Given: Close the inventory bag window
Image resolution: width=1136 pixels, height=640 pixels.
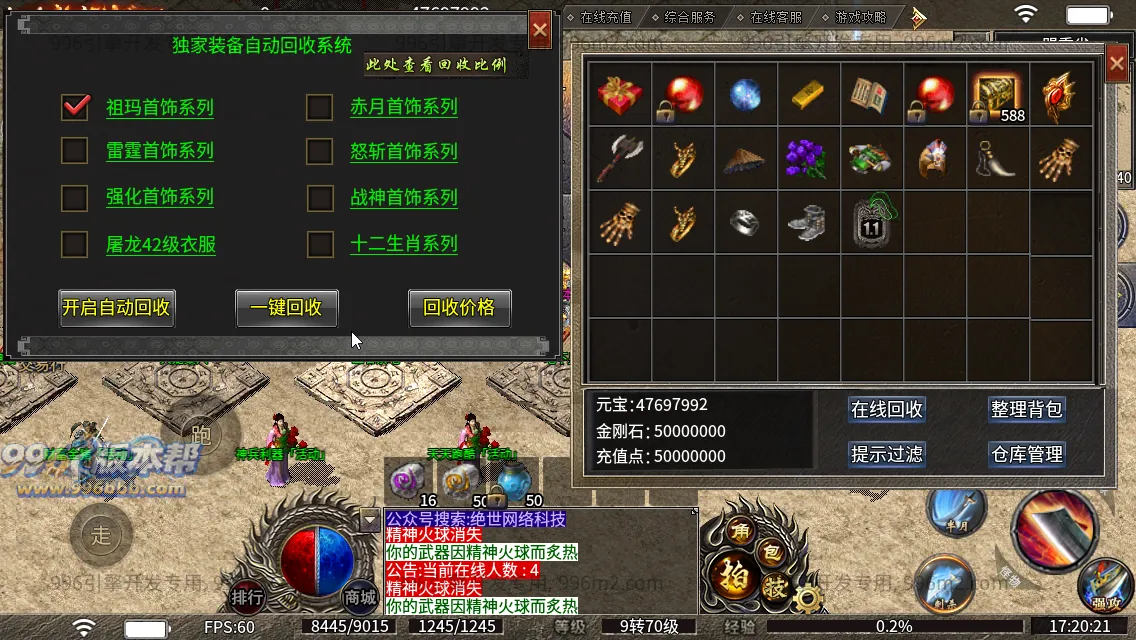Looking at the screenshot, I should (x=1117, y=65).
